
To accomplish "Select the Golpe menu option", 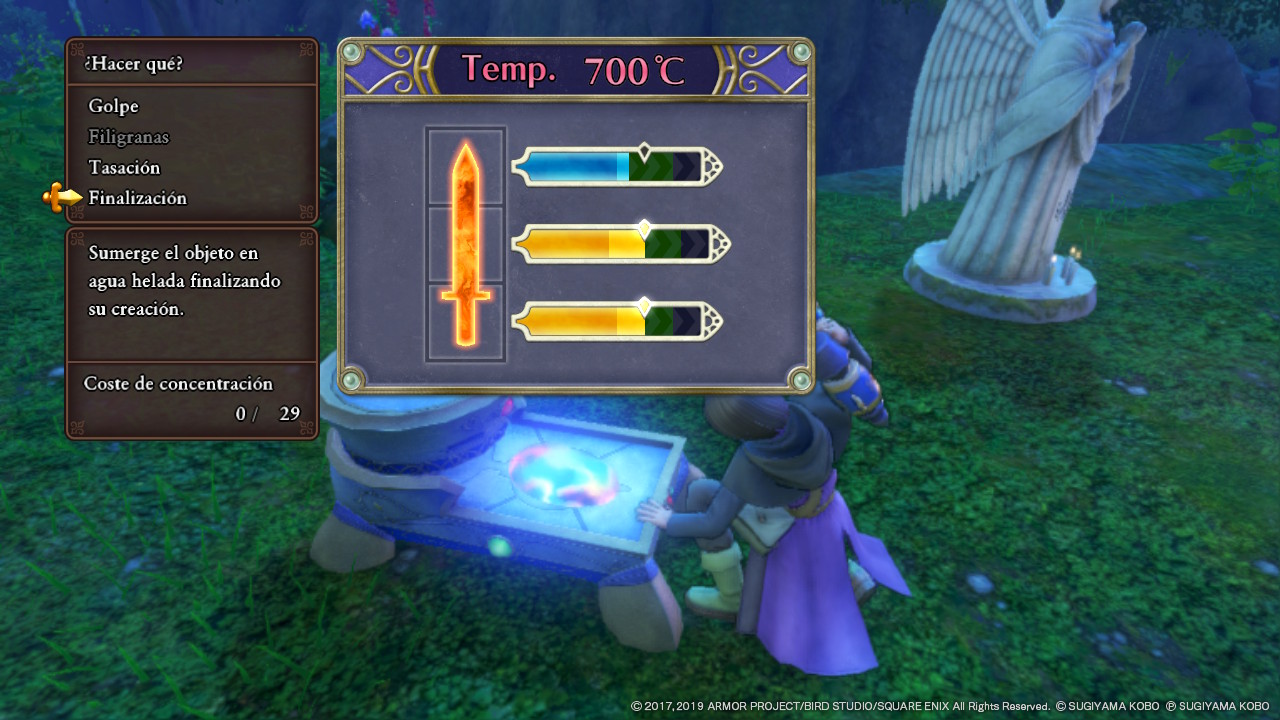I will click(113, 106).
